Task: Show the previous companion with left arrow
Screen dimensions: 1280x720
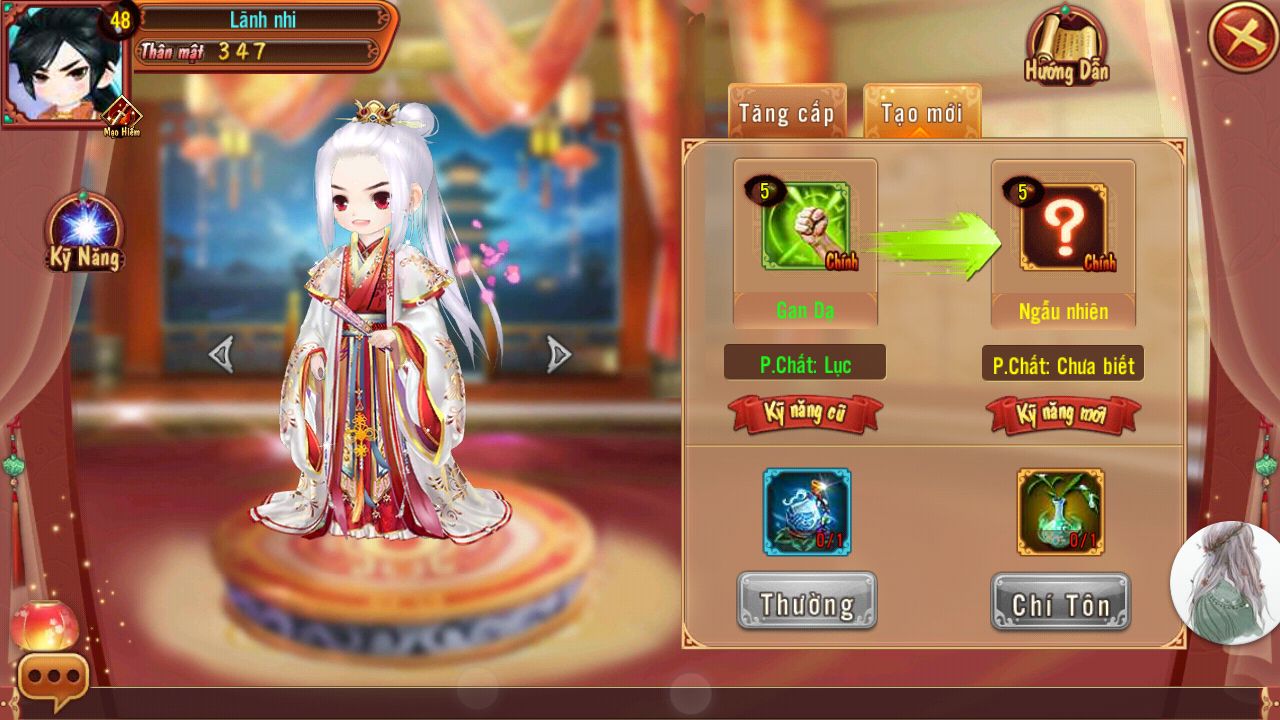Action: coord(221,354)
